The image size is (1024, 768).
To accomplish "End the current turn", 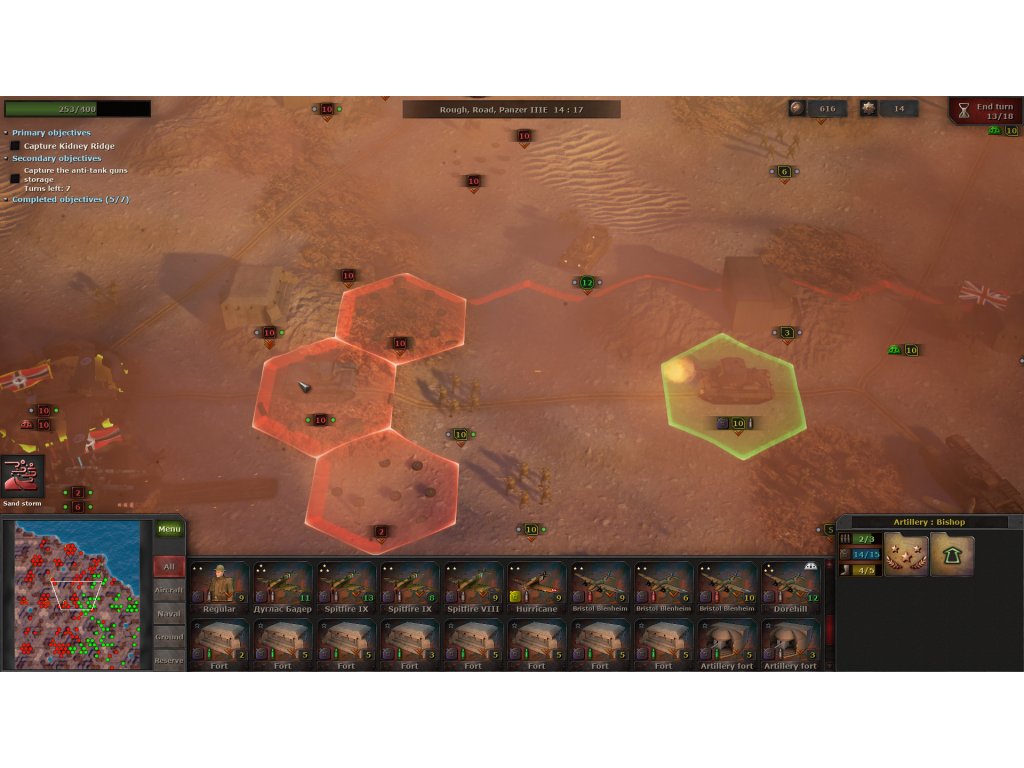I will point(984,110).
